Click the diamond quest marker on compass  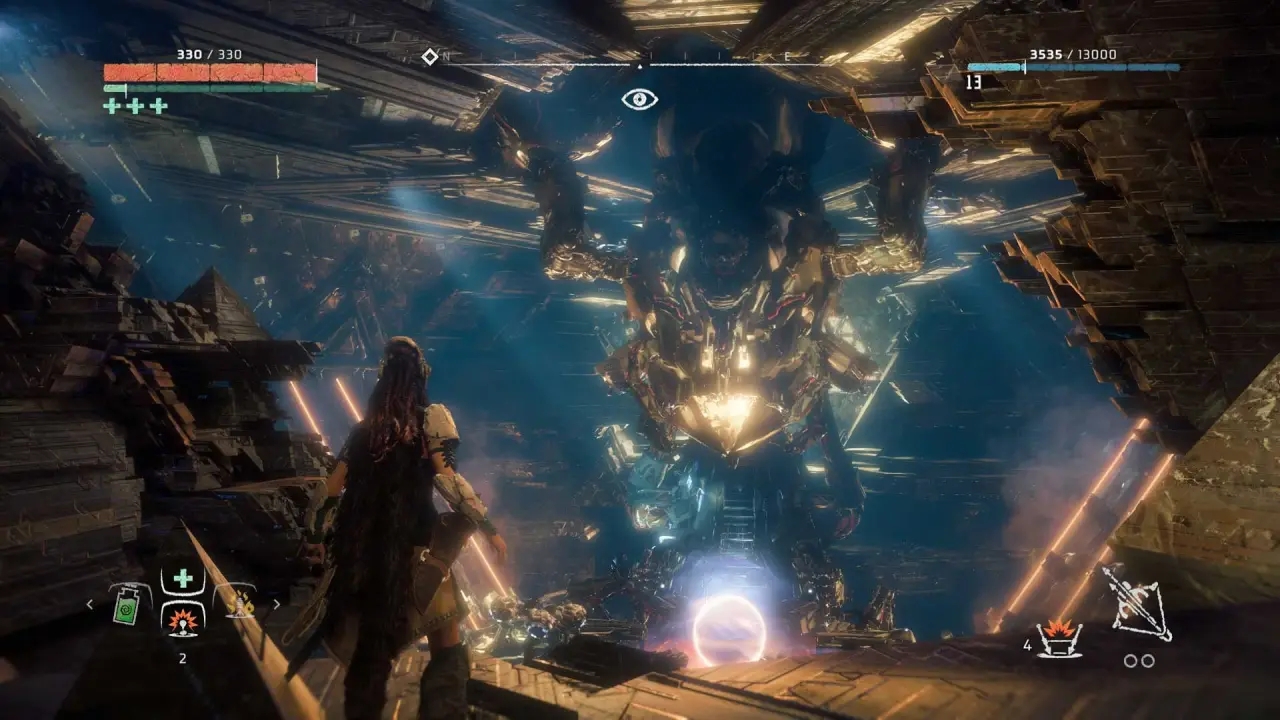click(430, 57)
